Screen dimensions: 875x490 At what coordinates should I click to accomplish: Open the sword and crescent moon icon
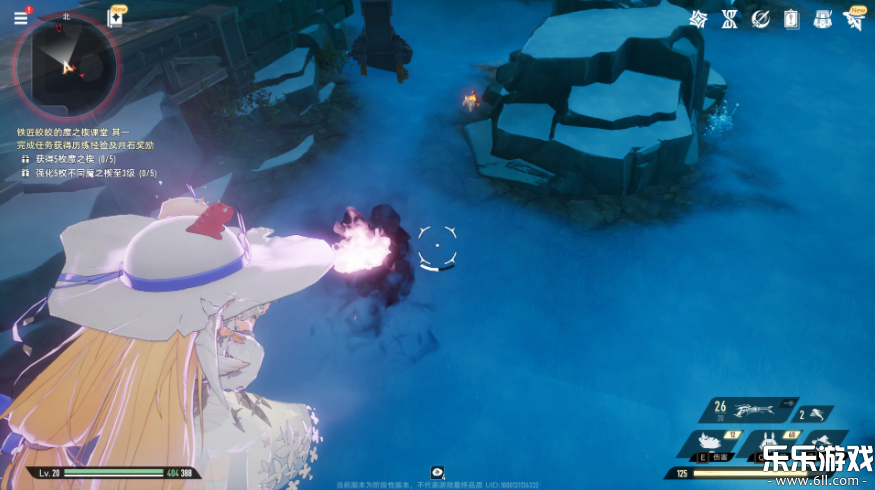click(761, 18)
